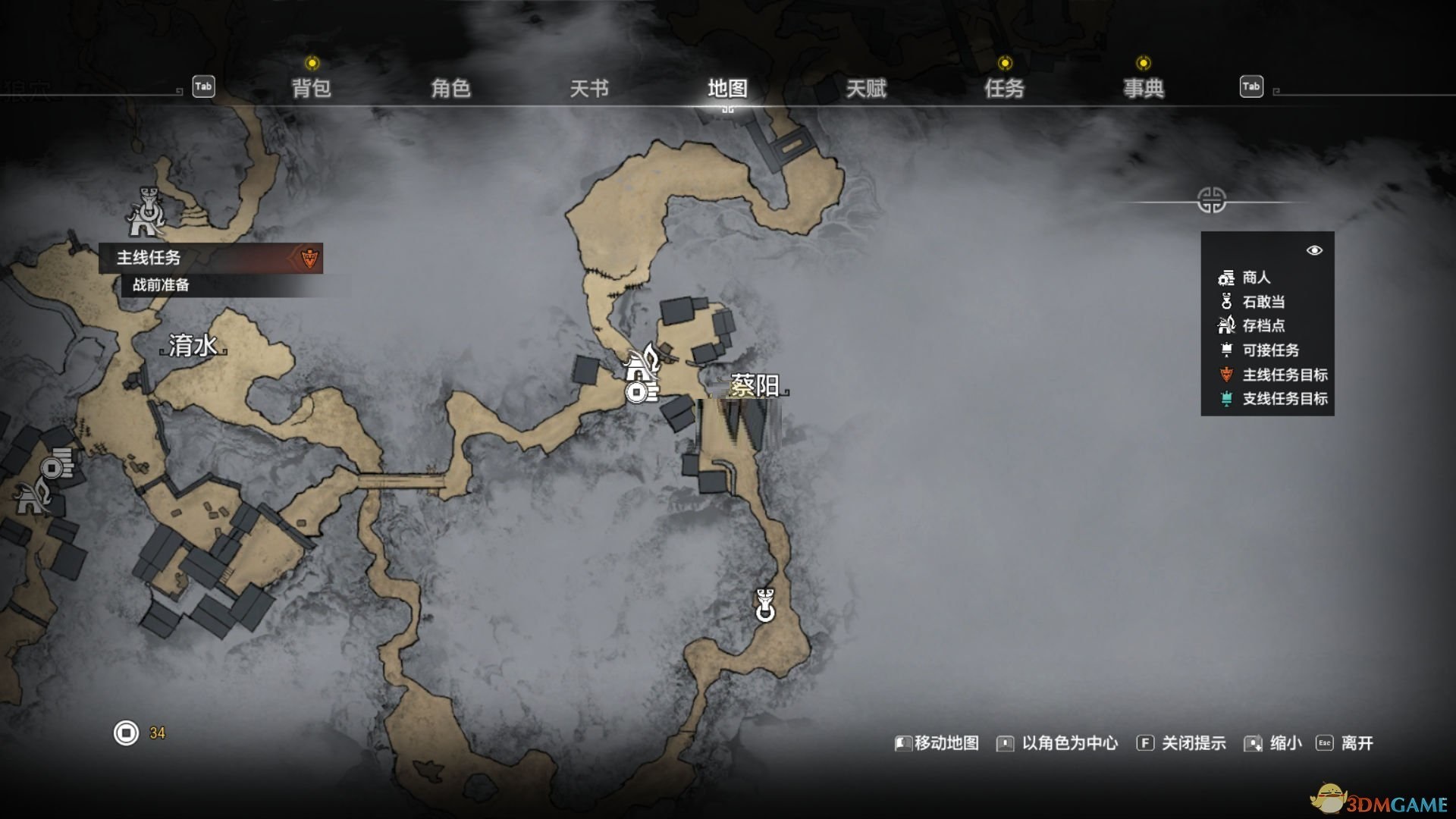Select the 蔡阳 location label
The width and height of the screenshot is (1456, 819).
tap(754, 386)
